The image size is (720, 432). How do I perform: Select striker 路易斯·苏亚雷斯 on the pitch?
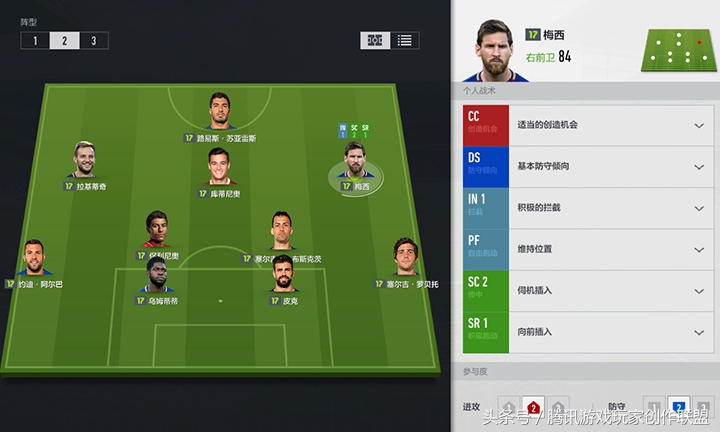(220, 112)
